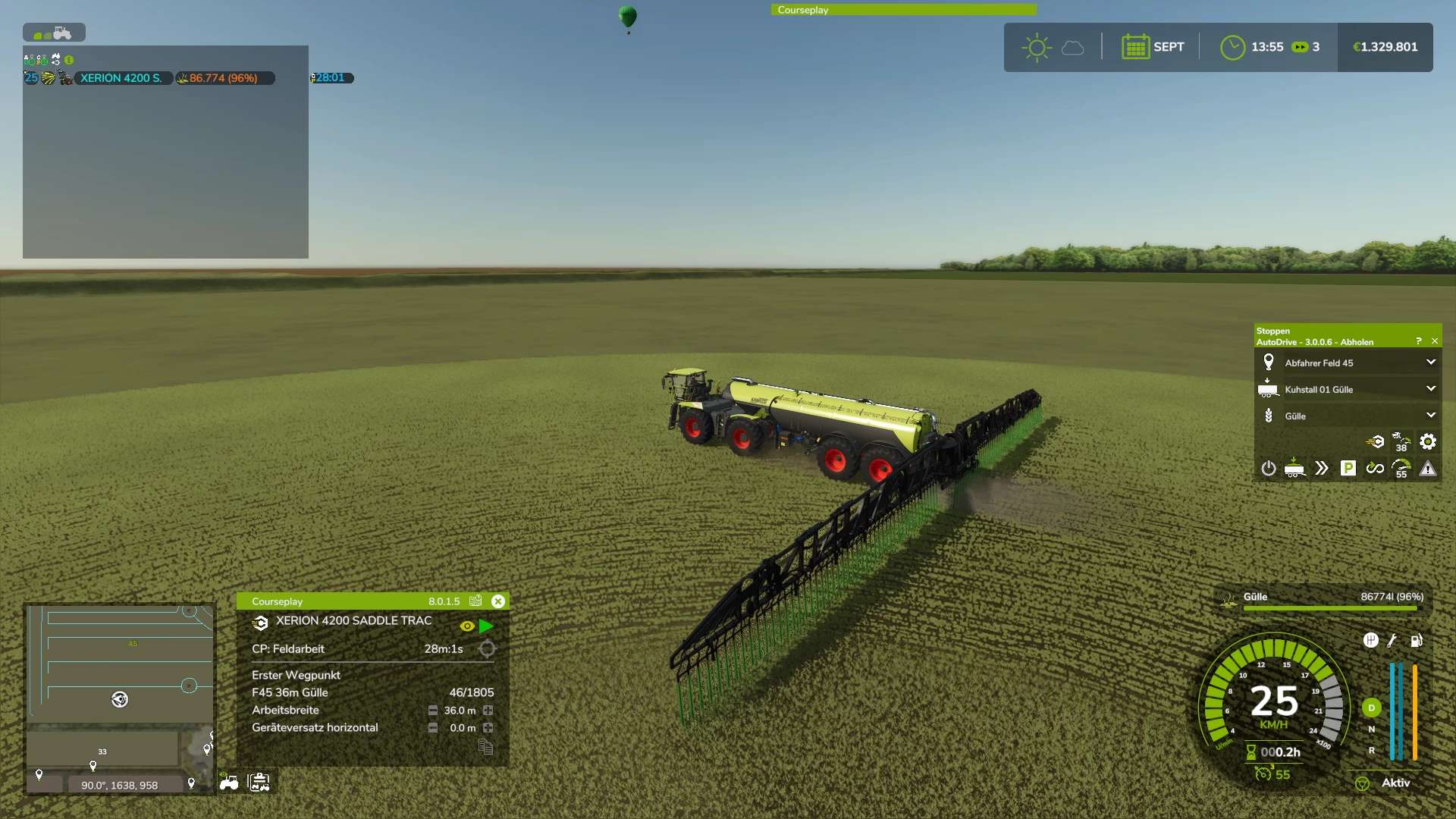Click the Courseplay copy course icon
The image size is (1456, 819).
486,748
